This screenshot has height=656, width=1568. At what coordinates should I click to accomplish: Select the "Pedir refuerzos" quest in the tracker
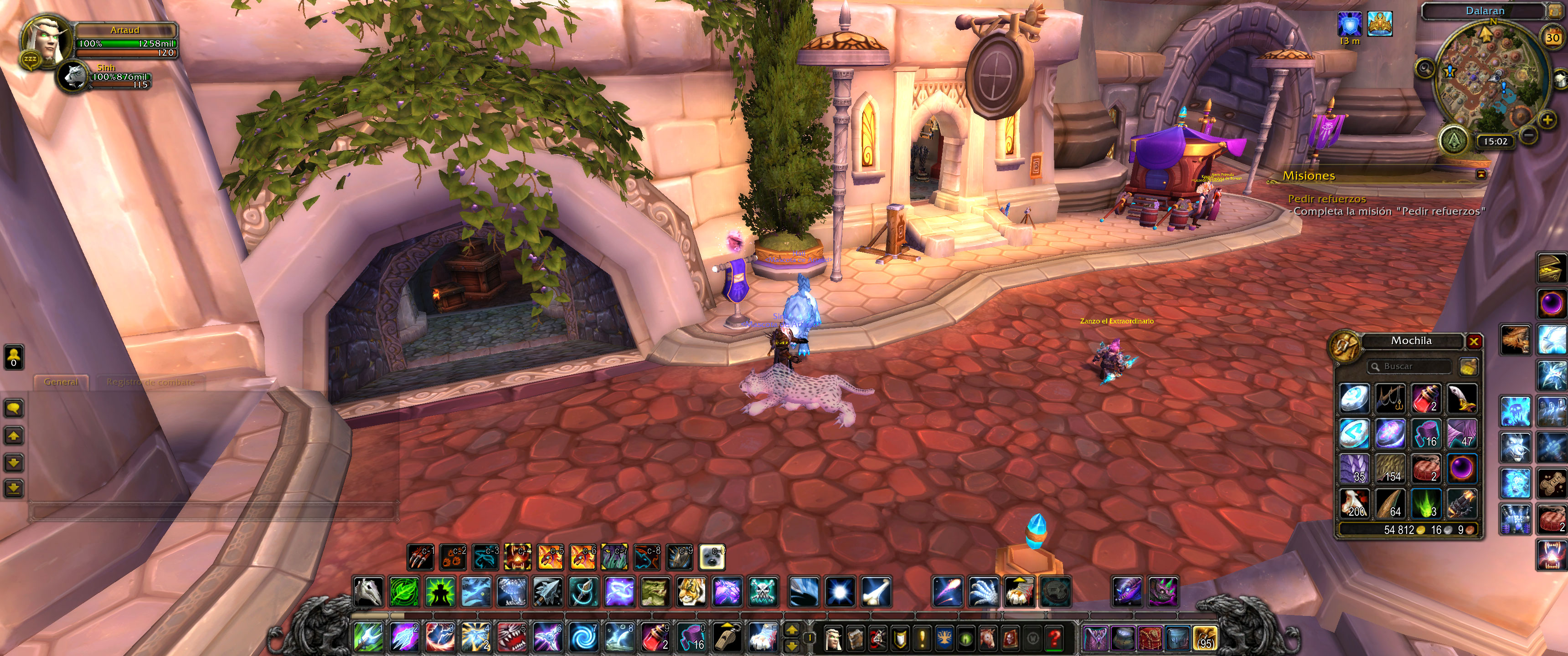coord(1326,199)
